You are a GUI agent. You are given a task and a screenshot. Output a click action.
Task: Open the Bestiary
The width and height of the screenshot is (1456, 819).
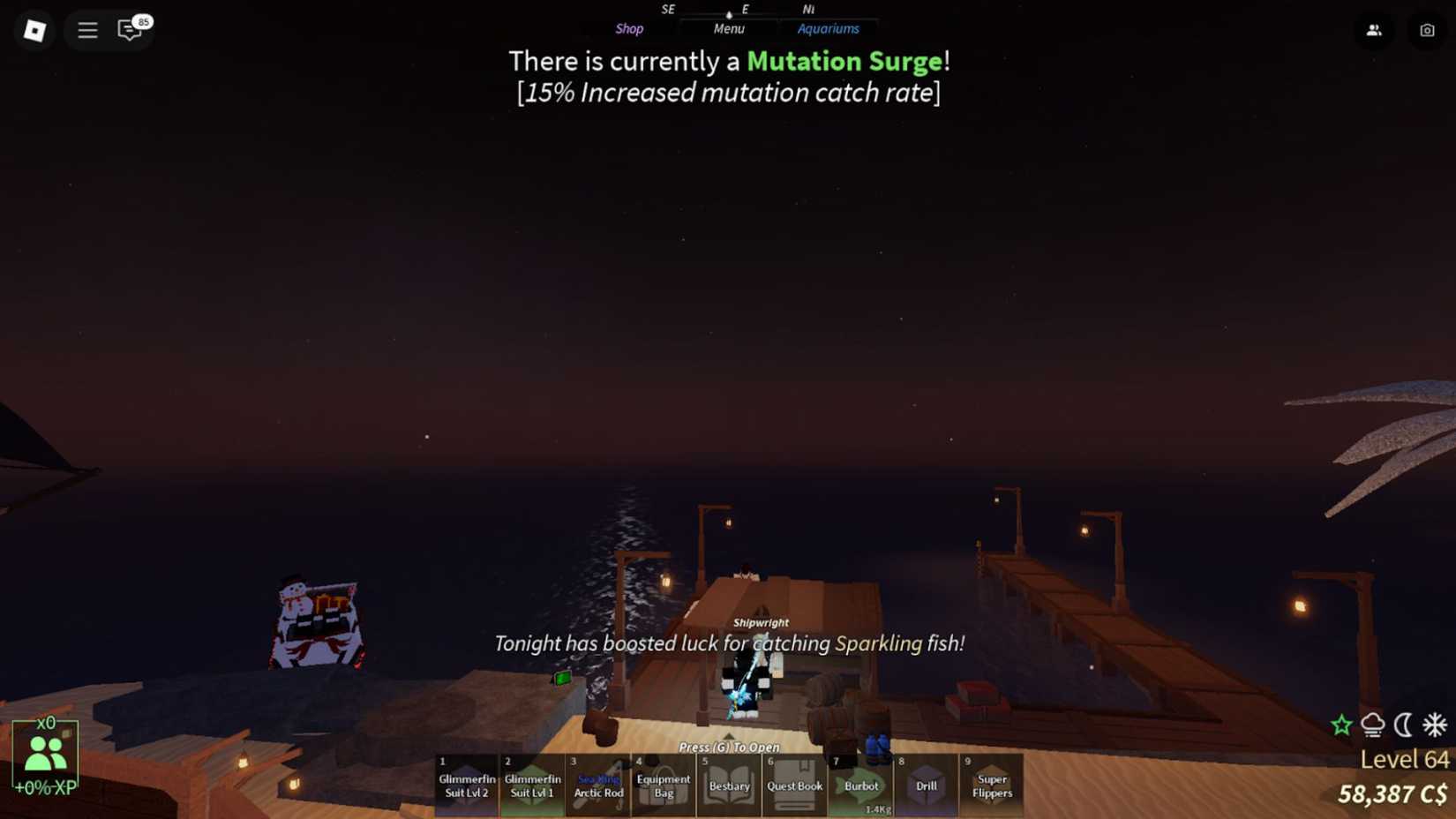tap(729, 785)
